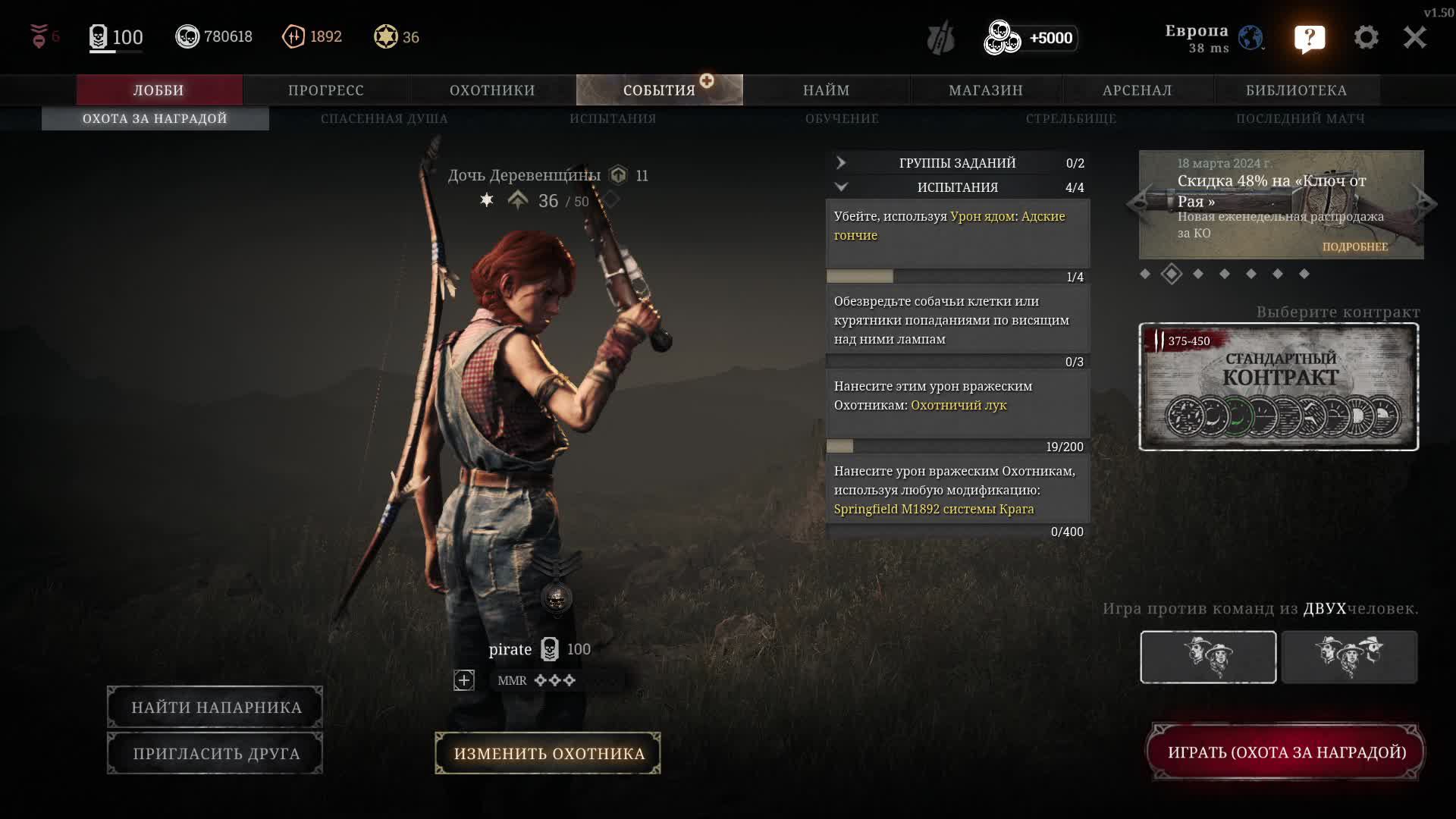Open the Стрельбище shooting range sub-tab
This screenshot has width=1456, height=819.
pyautogui.click(x=1071, y=118)
